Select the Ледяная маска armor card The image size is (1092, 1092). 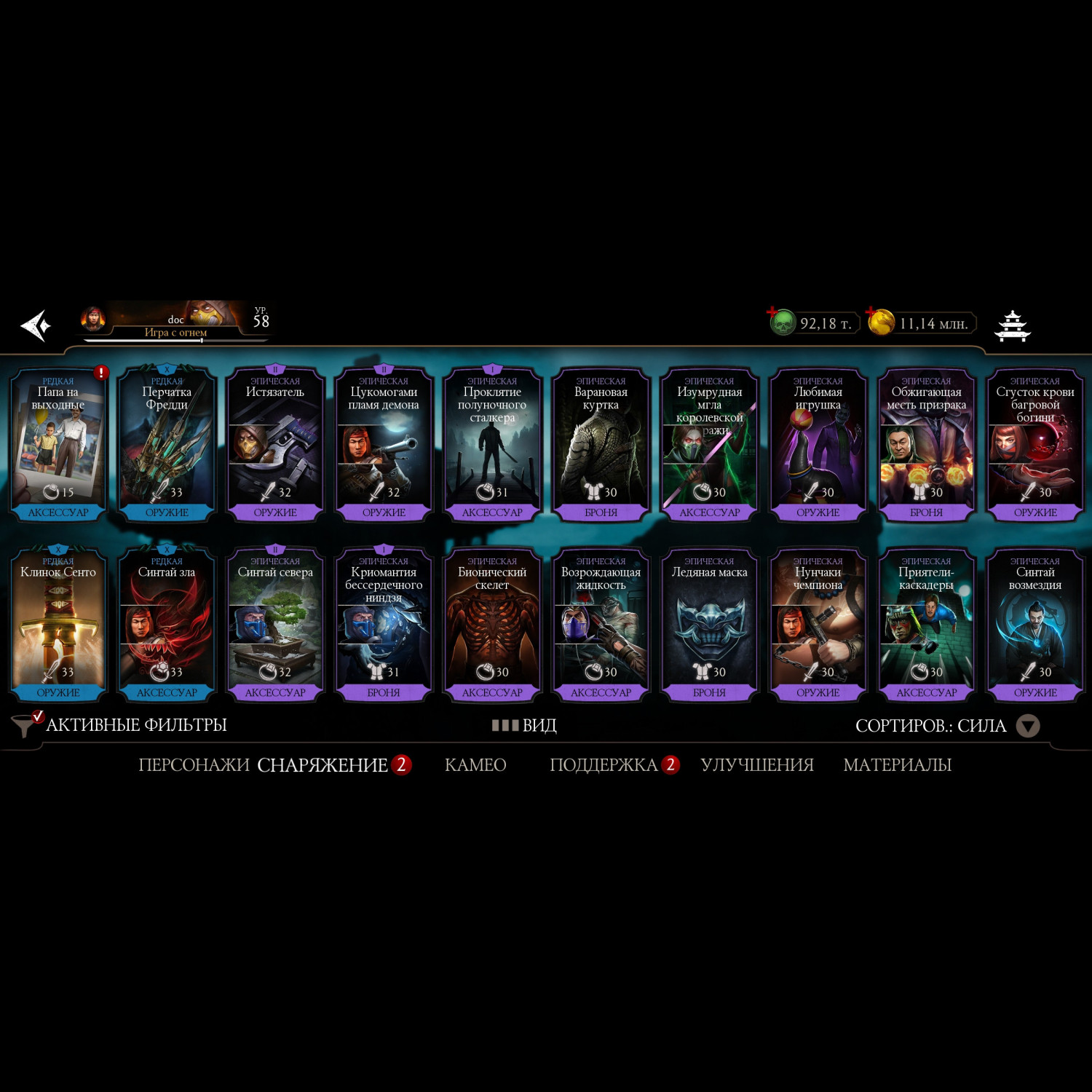(709, 625)
